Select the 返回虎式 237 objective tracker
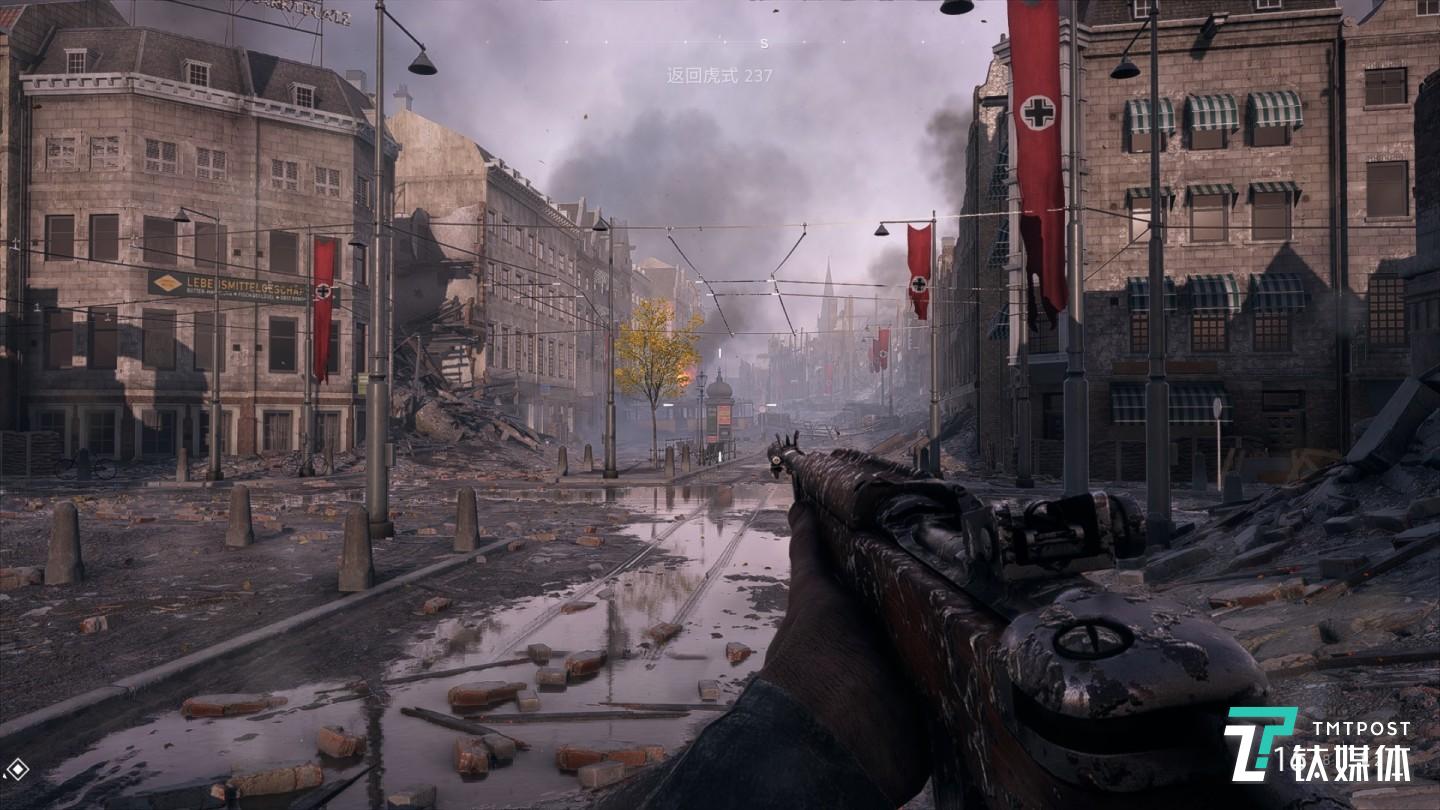The image size is (1440, 810). (x=719, y=75)
